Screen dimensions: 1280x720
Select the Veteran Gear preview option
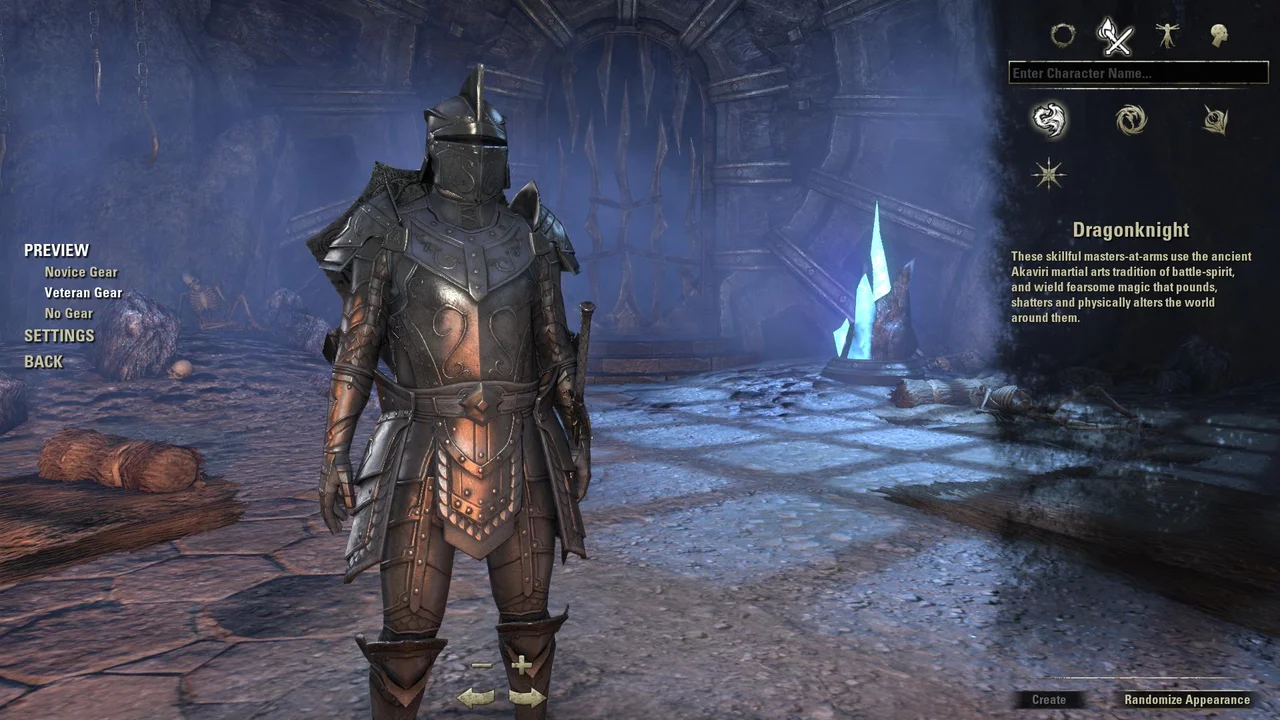pyautogui.click(x=83, y=292)
